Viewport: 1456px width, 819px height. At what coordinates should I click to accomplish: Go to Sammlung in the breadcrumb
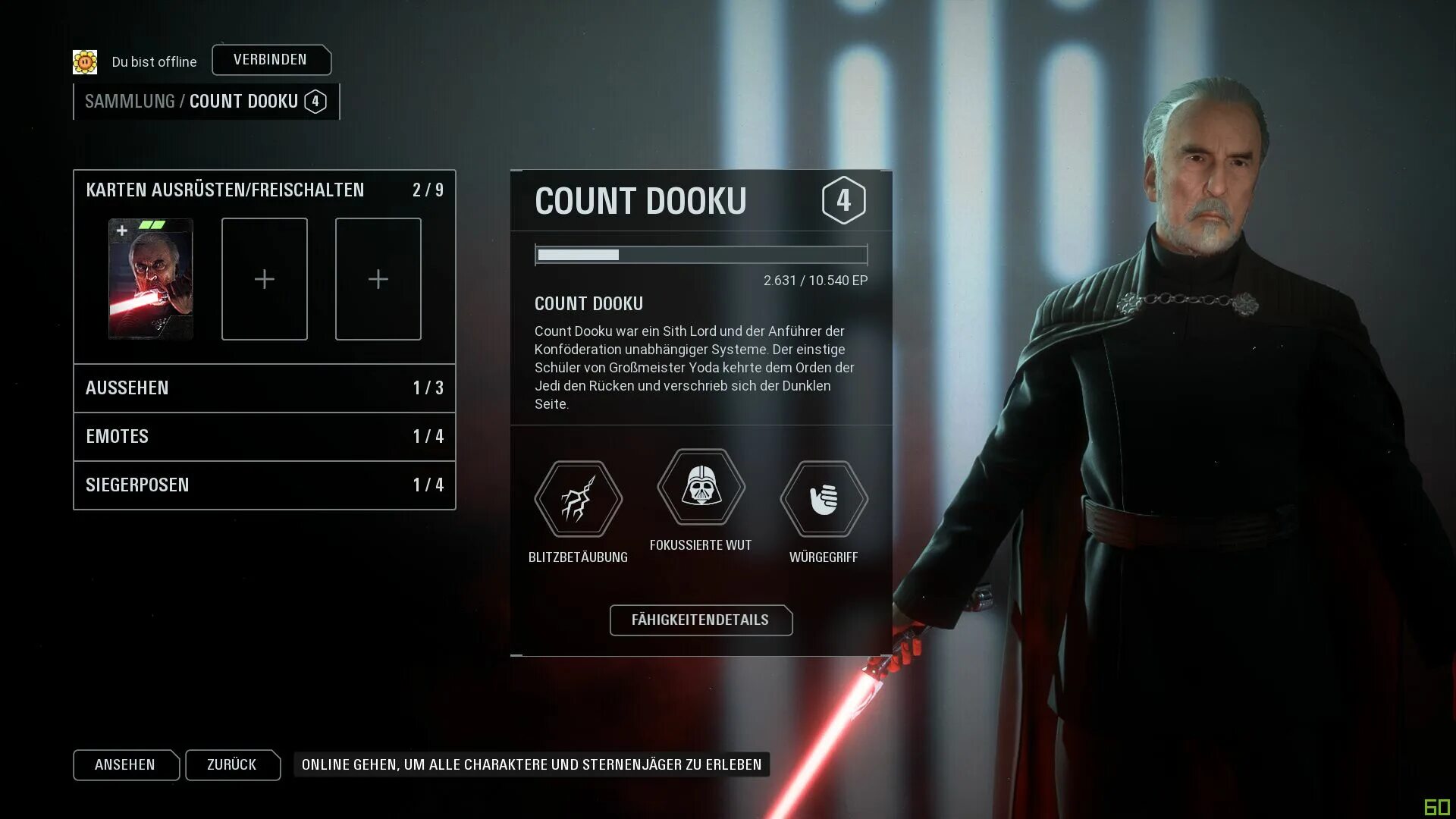pos(130,102)
